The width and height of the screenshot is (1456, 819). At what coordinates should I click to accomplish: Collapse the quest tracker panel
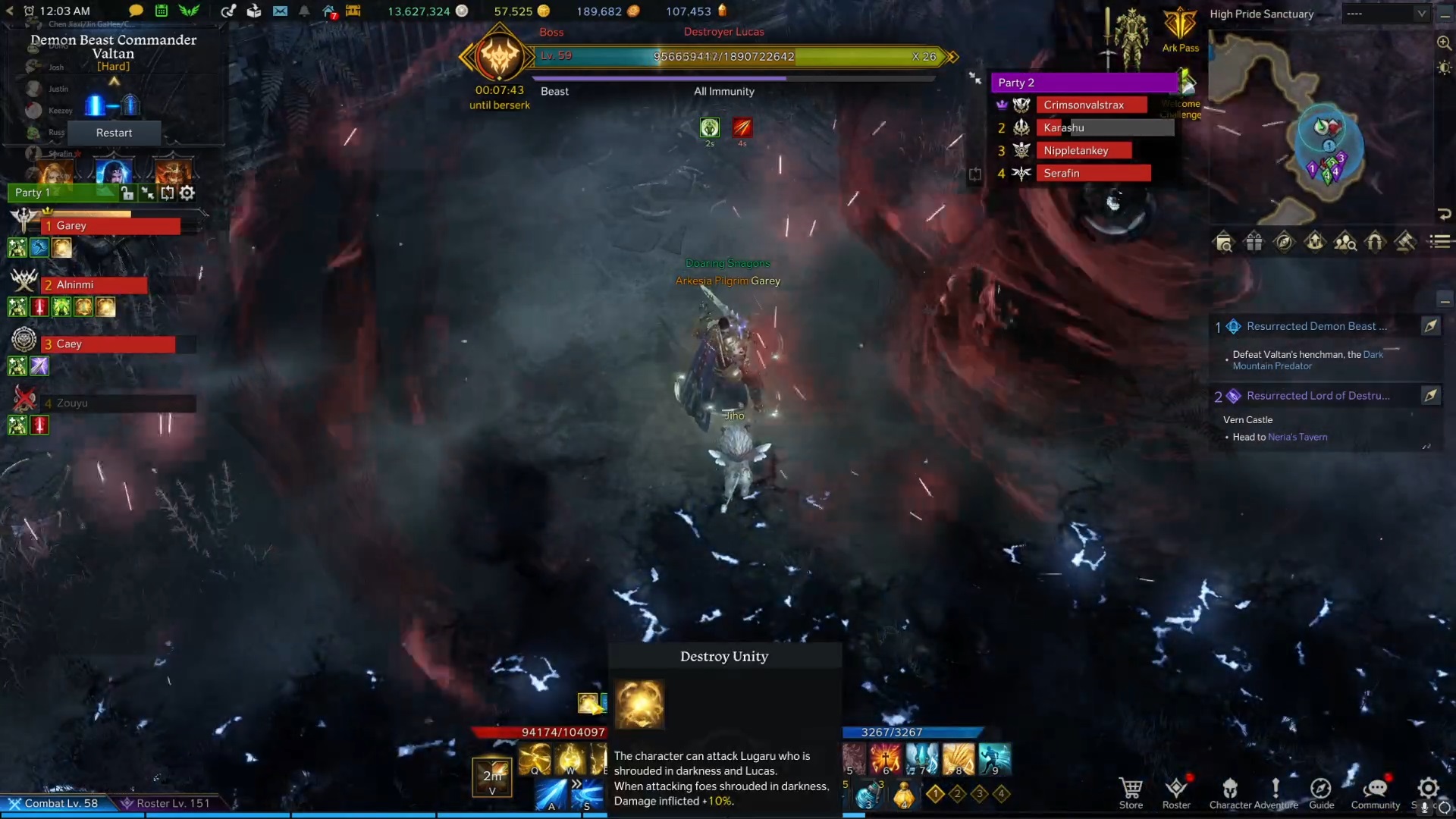[x=1444, y=302]
